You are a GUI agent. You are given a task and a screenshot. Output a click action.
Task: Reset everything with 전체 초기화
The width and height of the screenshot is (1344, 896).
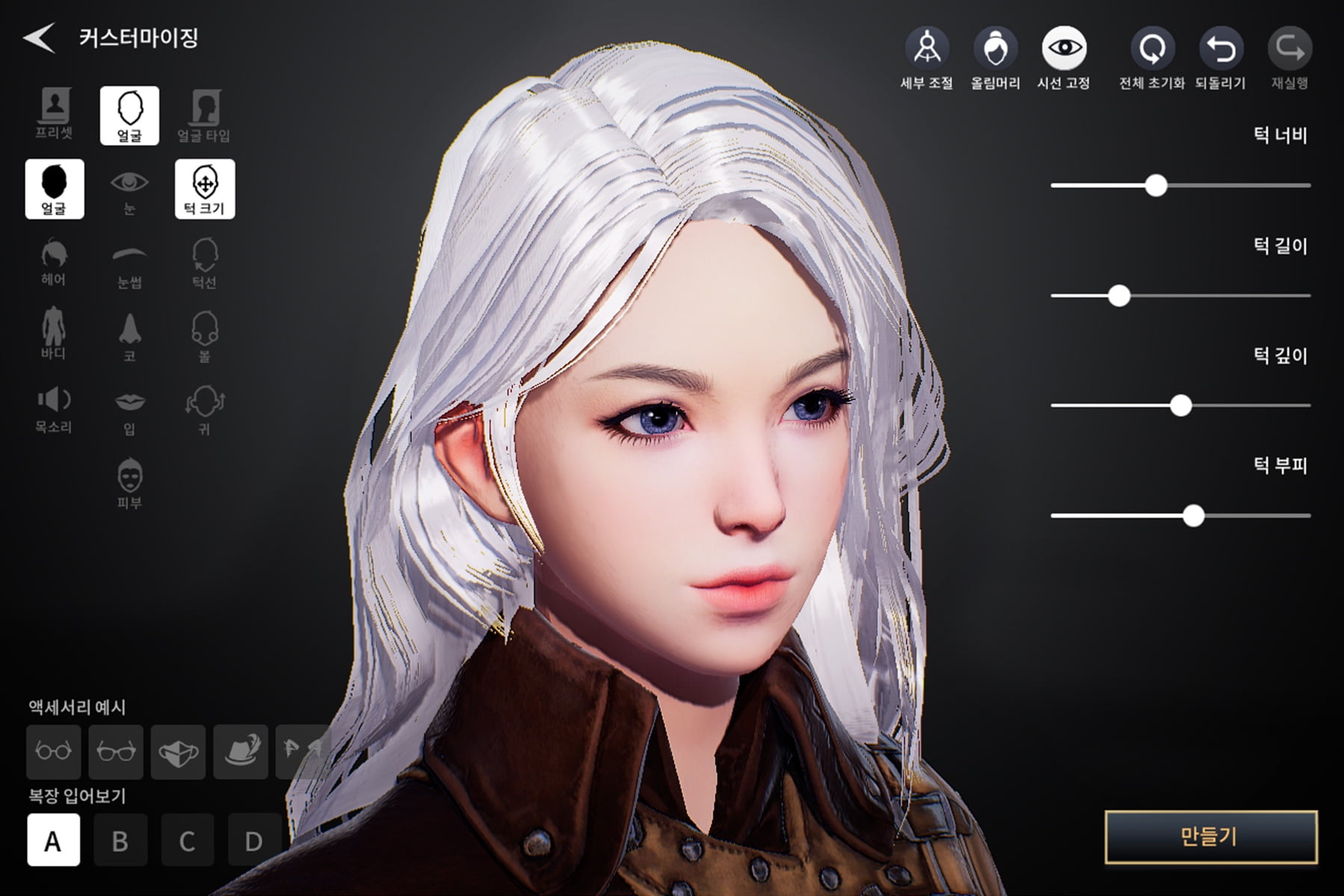click(x=1152, y=57)
